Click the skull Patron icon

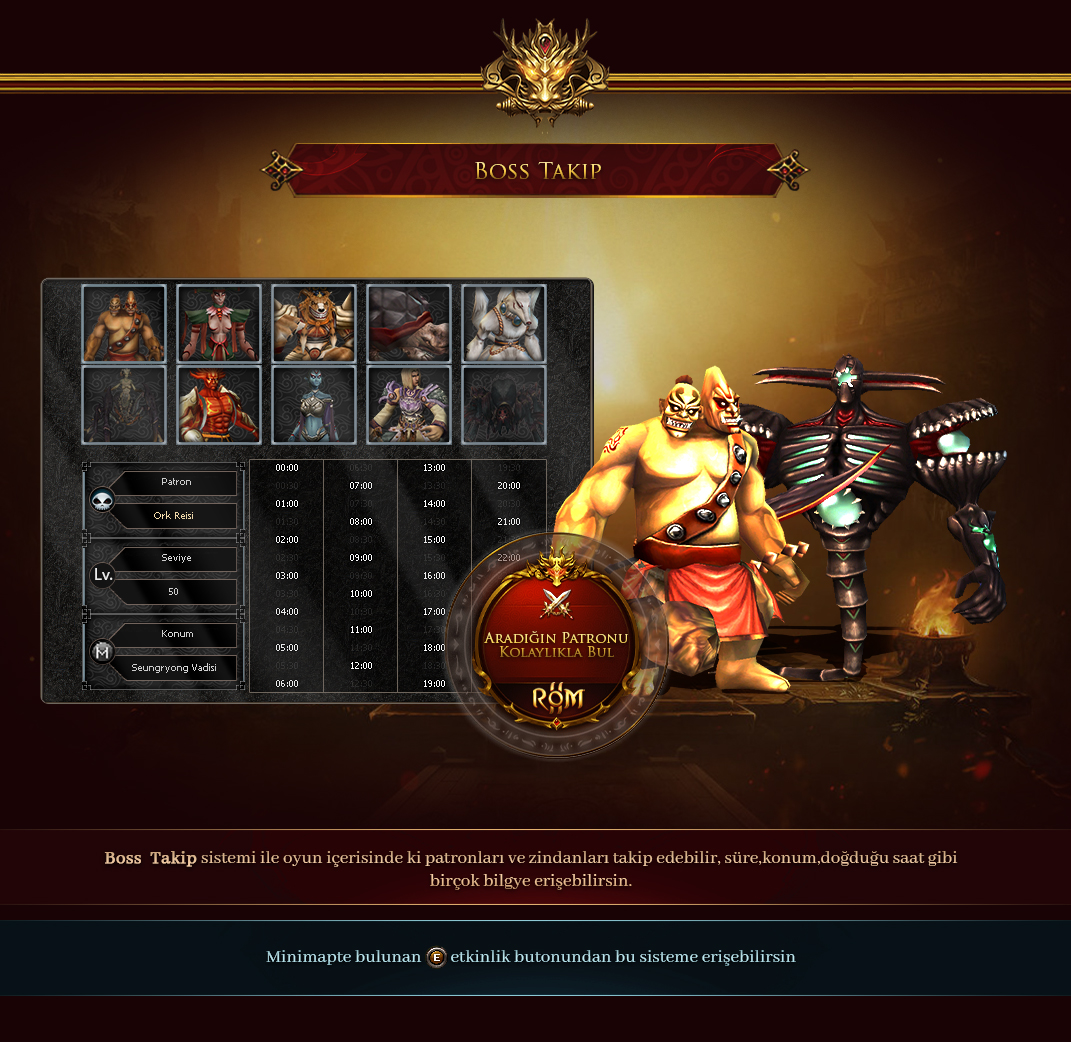tap(103, 500)
